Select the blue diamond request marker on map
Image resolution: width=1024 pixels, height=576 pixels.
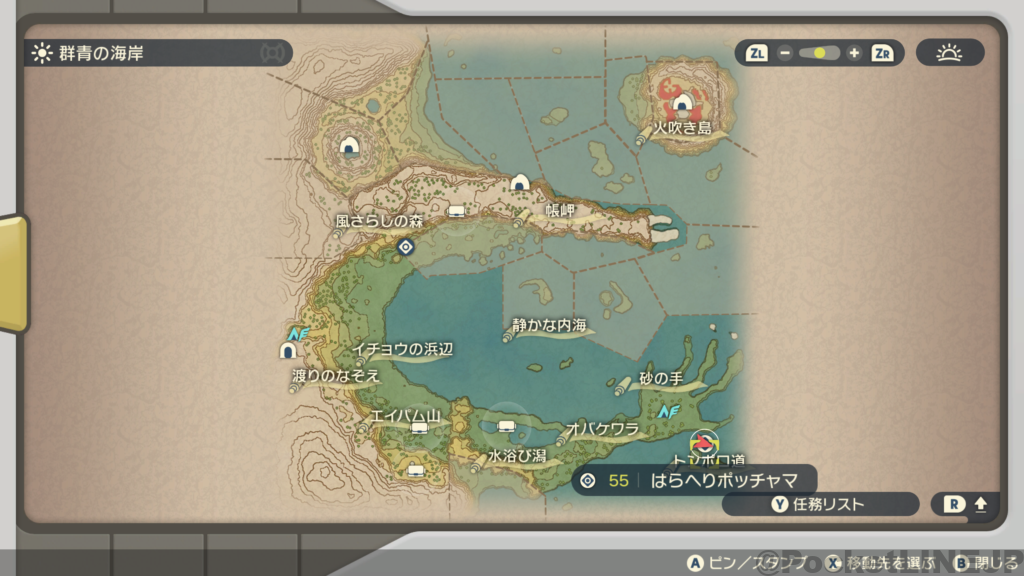pos(405,246)
